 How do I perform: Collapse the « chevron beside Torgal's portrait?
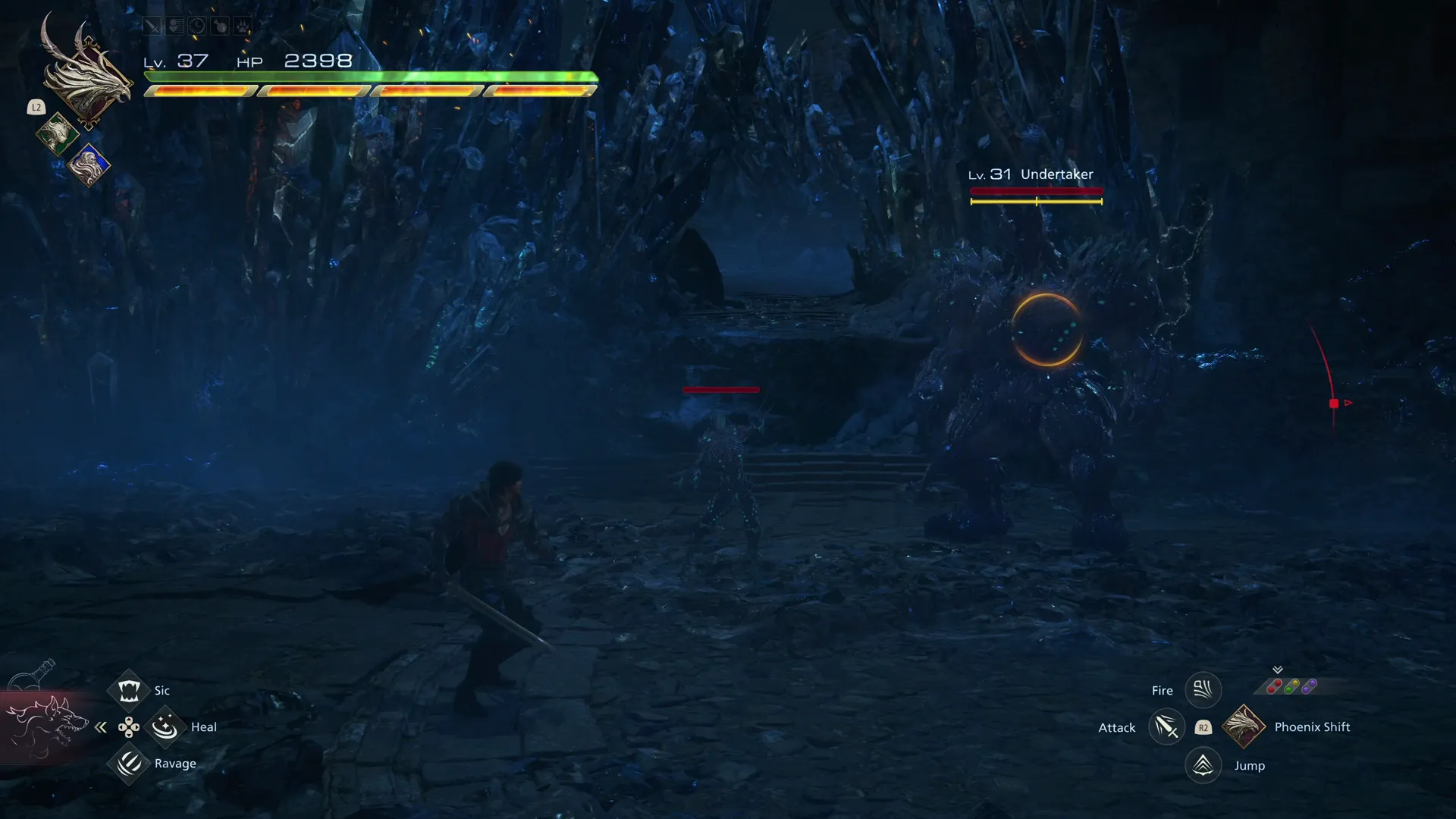click(x=101, y=726)
